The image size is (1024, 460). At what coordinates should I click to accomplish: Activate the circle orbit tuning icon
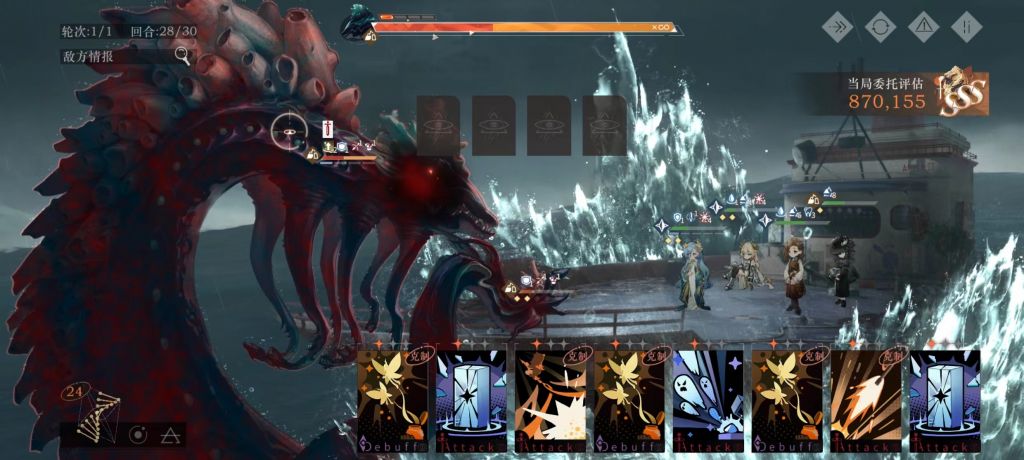138,435
